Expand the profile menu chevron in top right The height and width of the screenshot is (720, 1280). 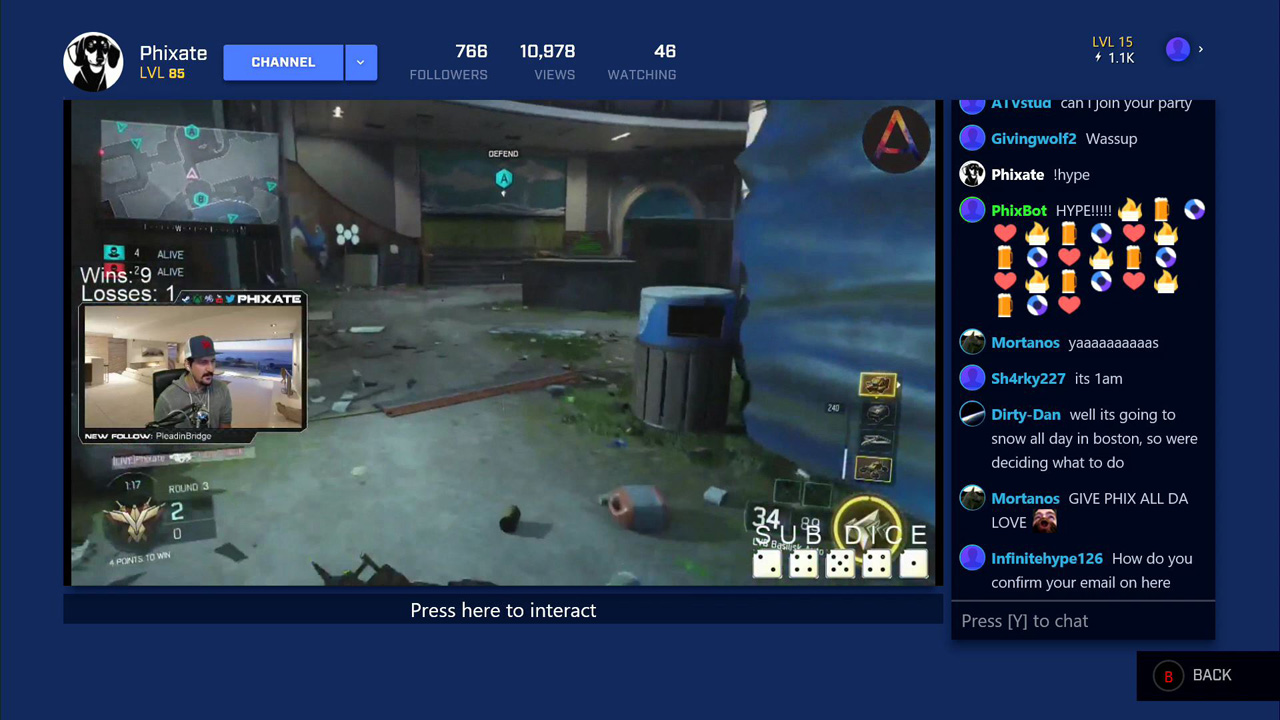click(x=1200, y=49)
